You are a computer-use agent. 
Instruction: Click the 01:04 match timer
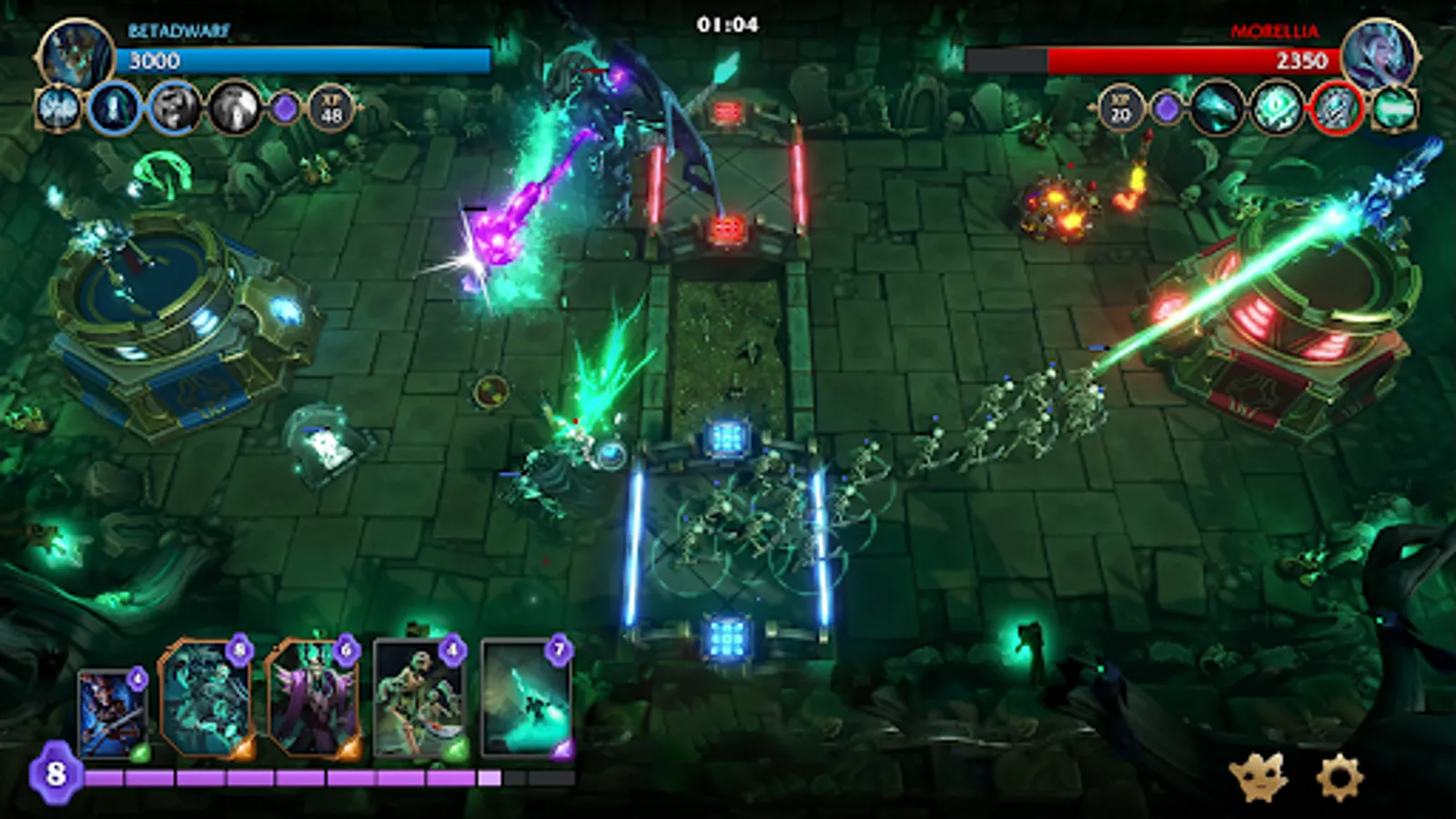(729, 23)
